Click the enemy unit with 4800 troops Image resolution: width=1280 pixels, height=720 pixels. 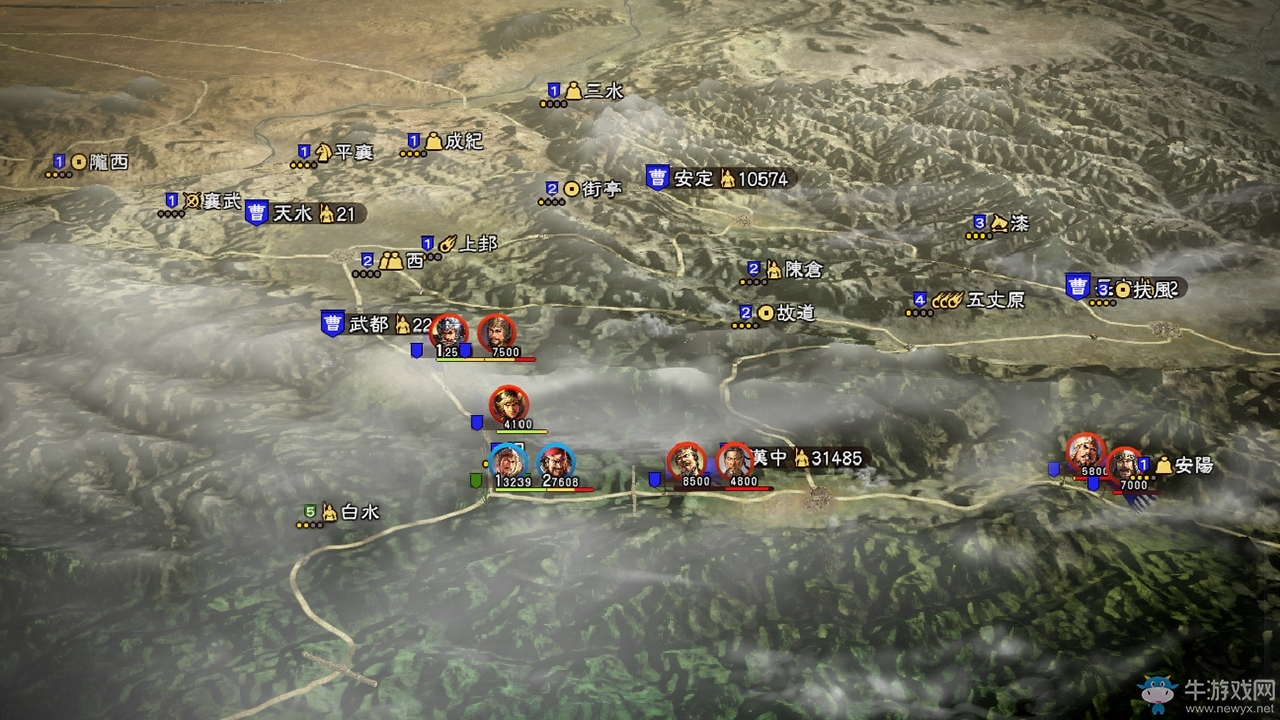pos(735,461)
